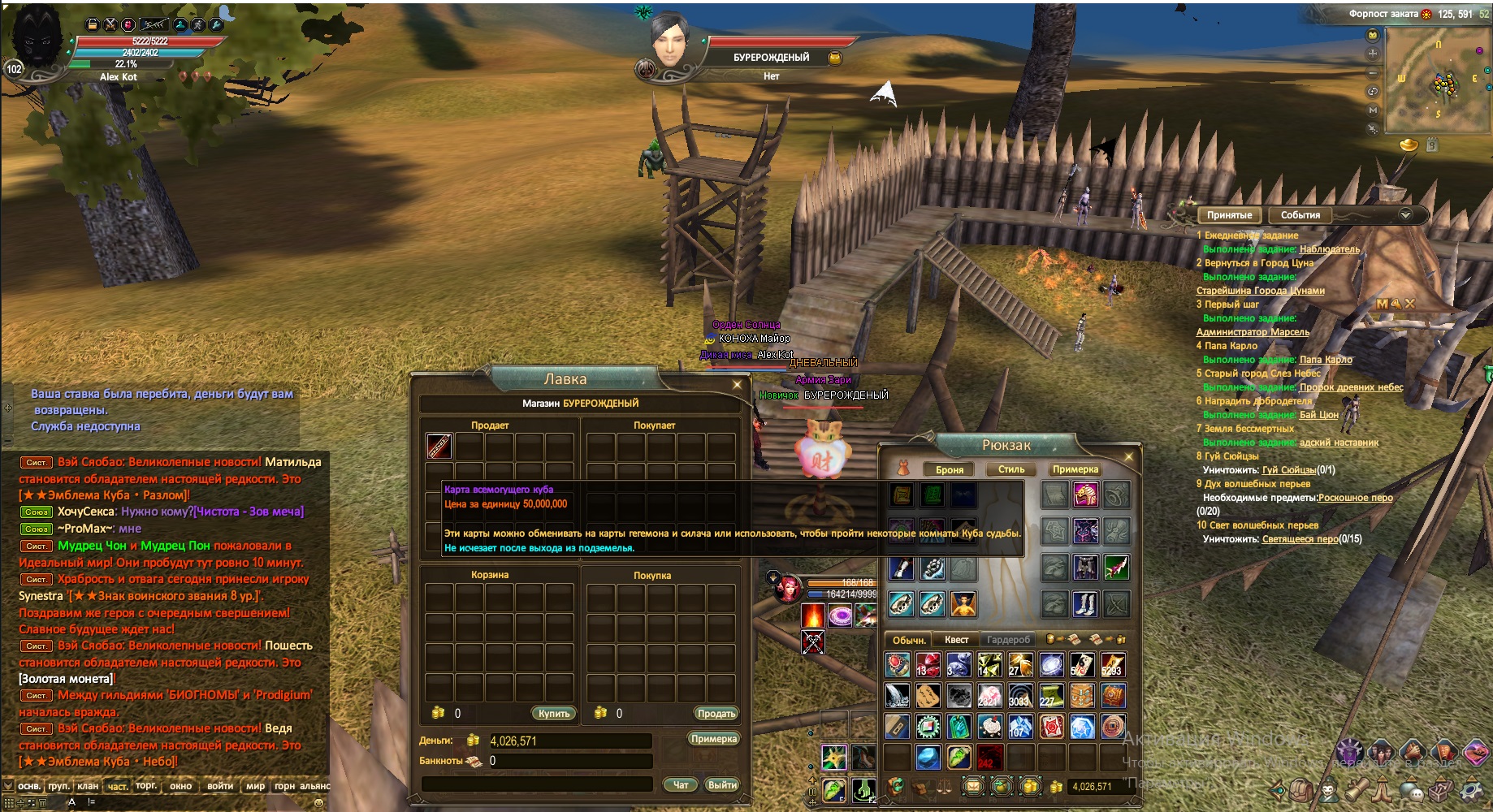The width and height of the screenshot is (1493, 812).
Task: Click the Продать button
Action: click(x=716, y=713)
